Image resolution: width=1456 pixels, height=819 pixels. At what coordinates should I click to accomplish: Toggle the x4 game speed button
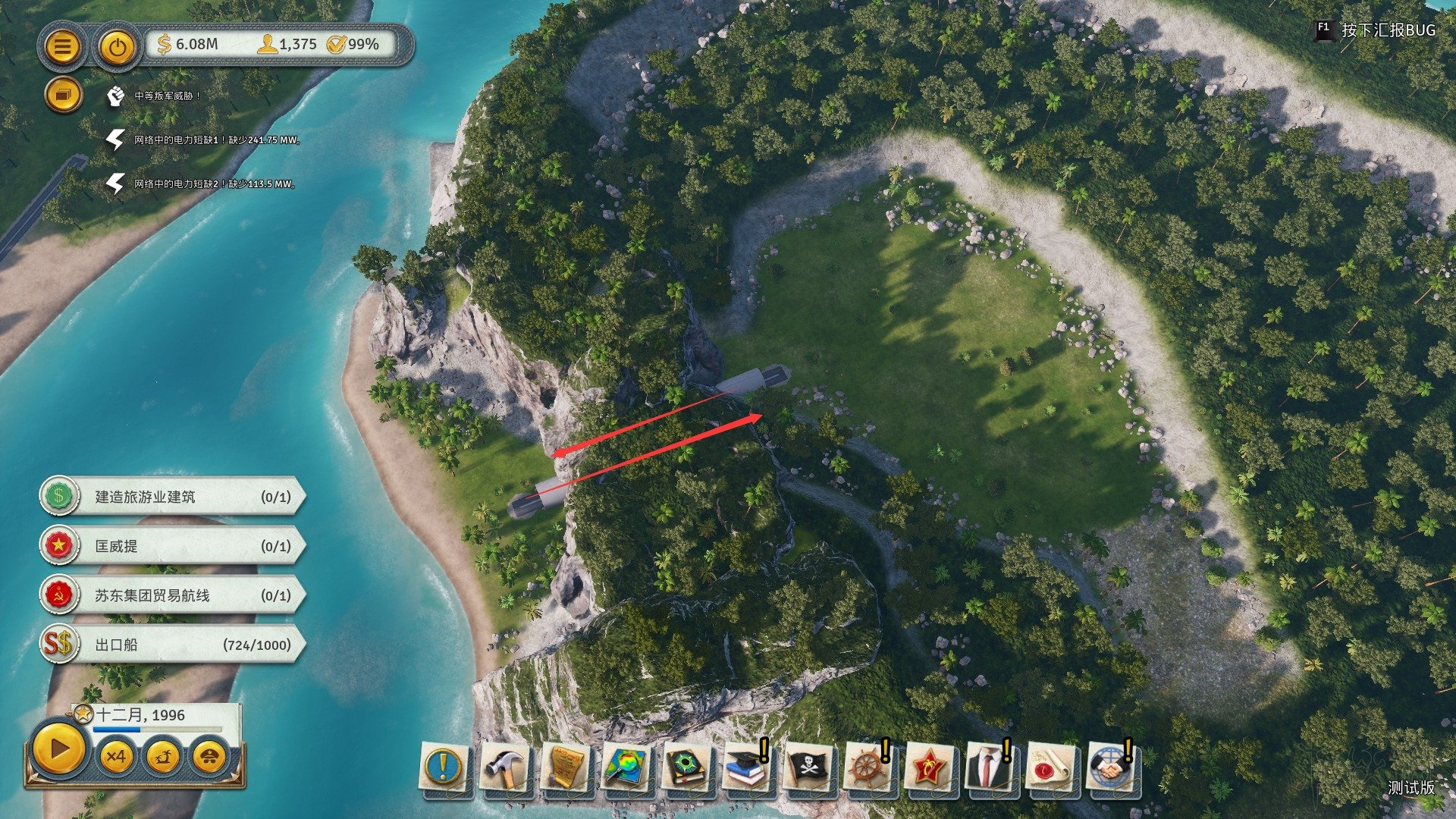[x=116, y=756]
